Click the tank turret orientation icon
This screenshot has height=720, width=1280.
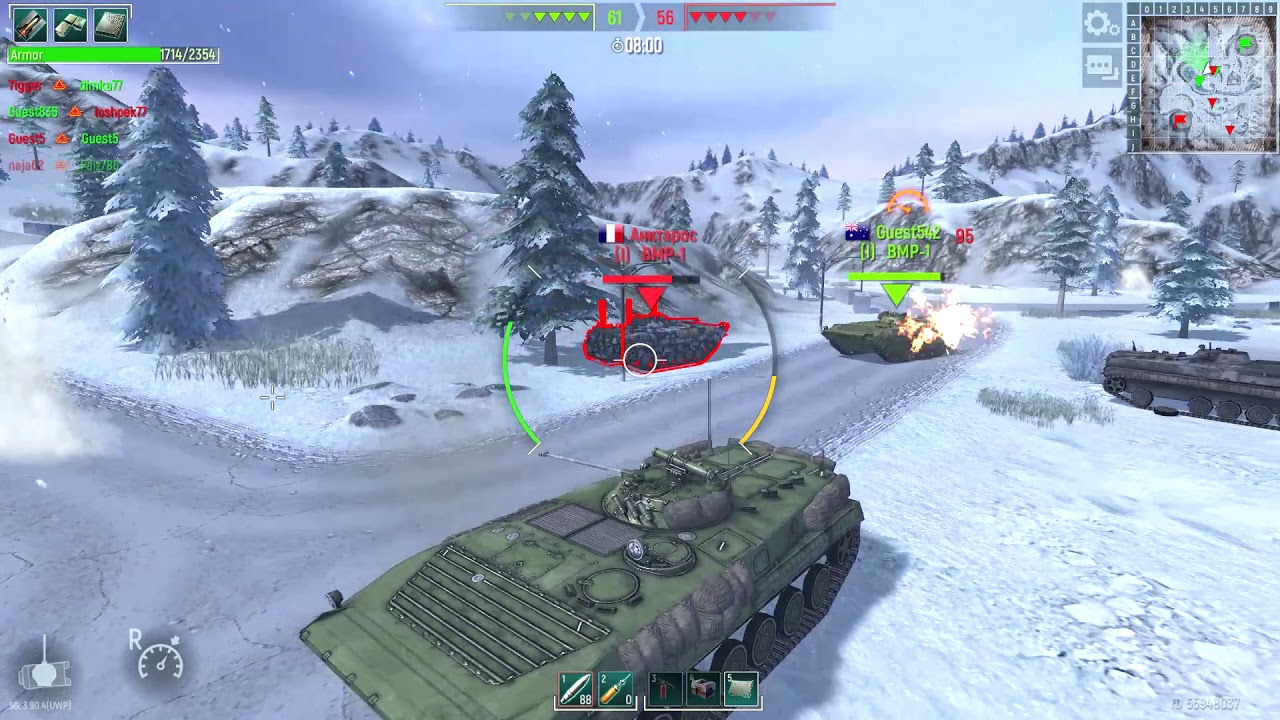tap(44, 668)
